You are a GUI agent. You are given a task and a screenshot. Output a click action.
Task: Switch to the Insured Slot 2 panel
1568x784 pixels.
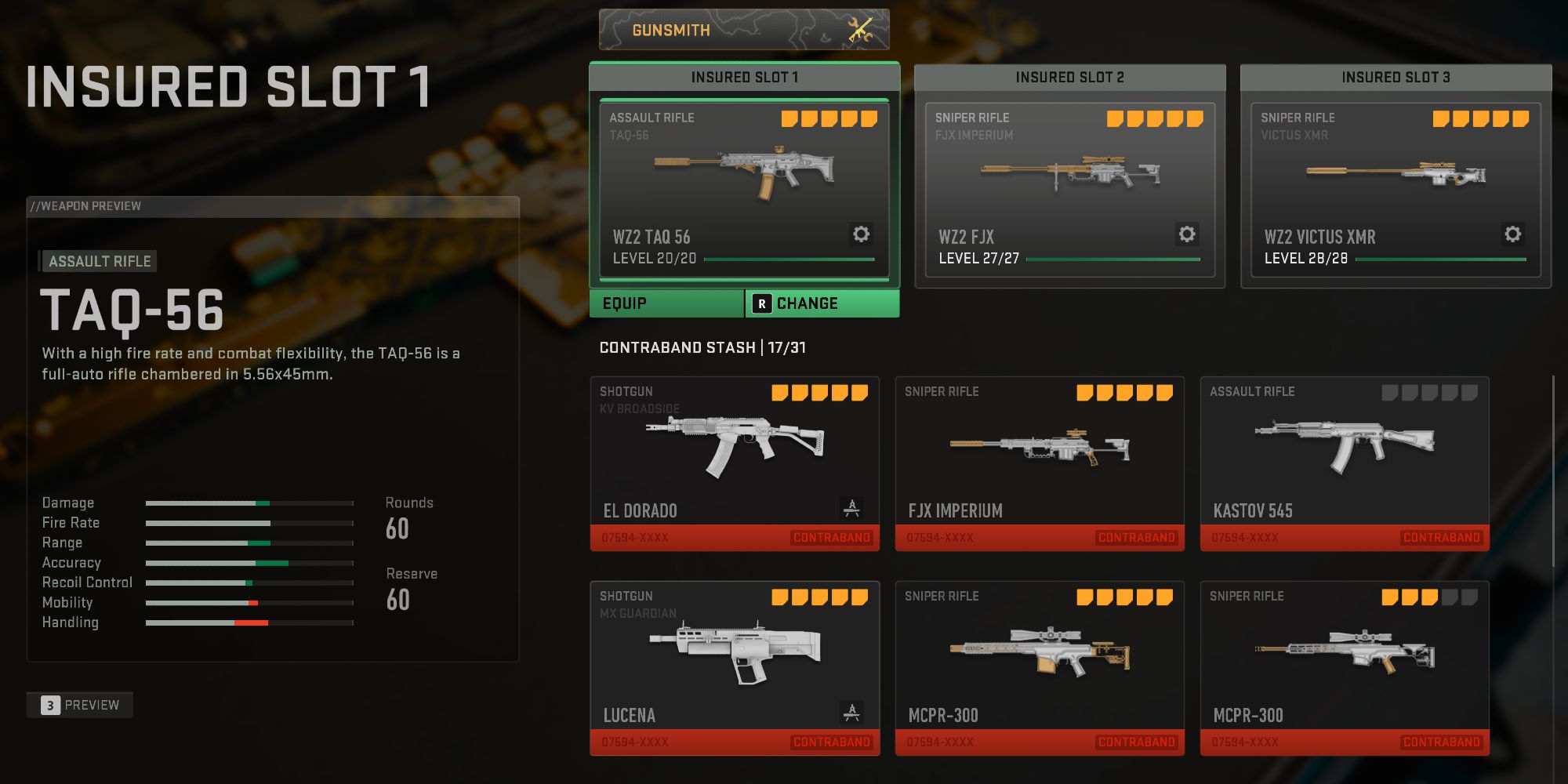1069,77
